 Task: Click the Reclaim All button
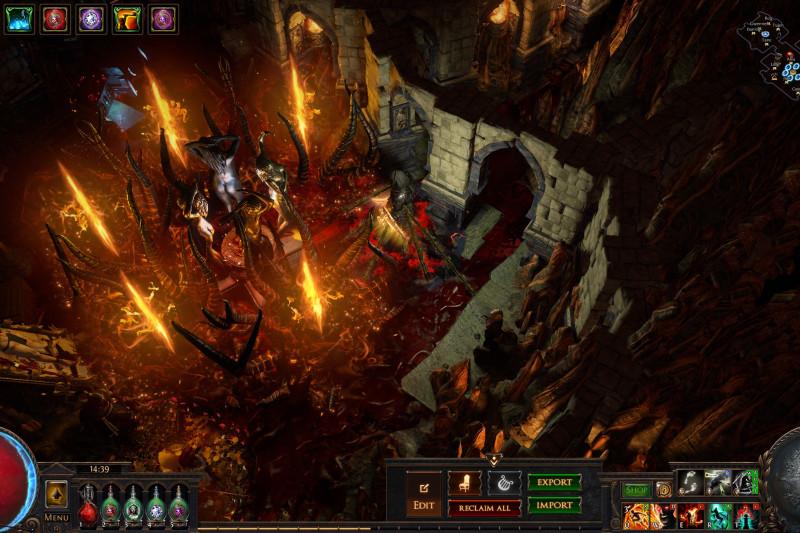[484, 508]
